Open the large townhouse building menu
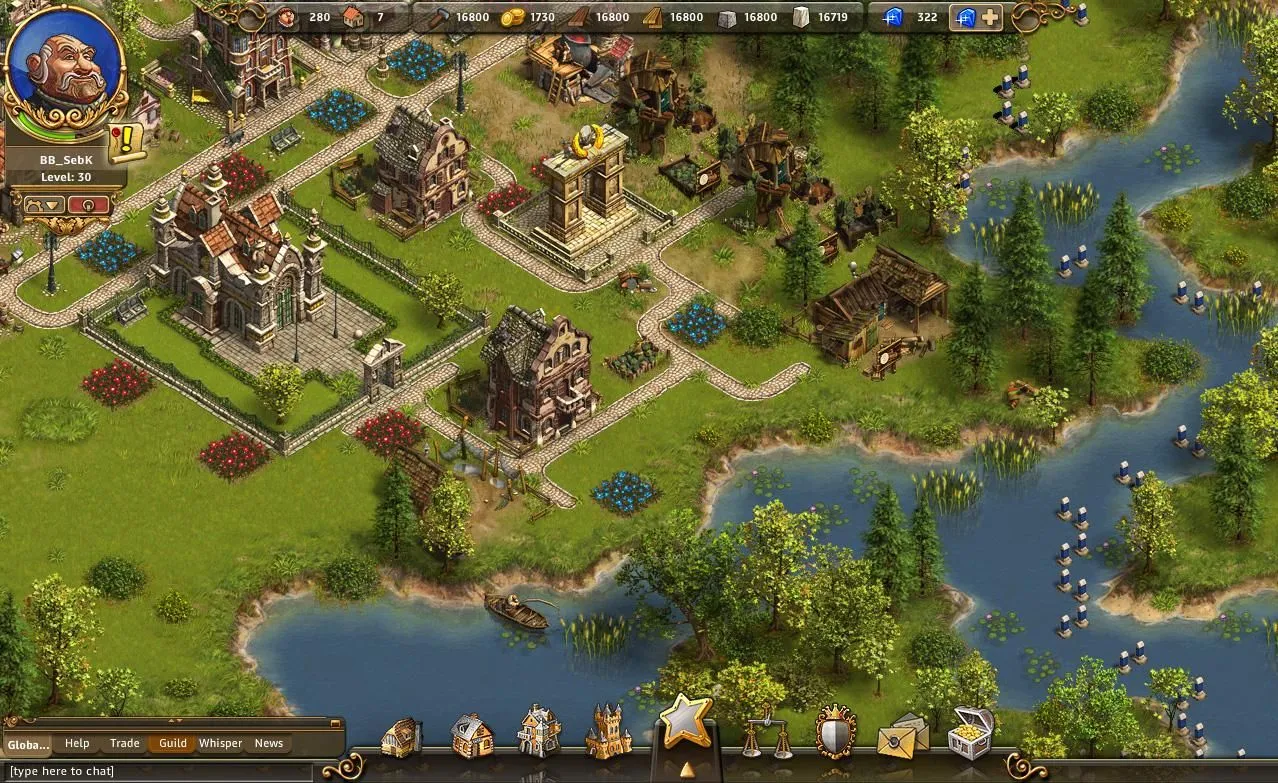This screenshot has width=1278, height=783. pyautogui.click(x=539, y=732)
